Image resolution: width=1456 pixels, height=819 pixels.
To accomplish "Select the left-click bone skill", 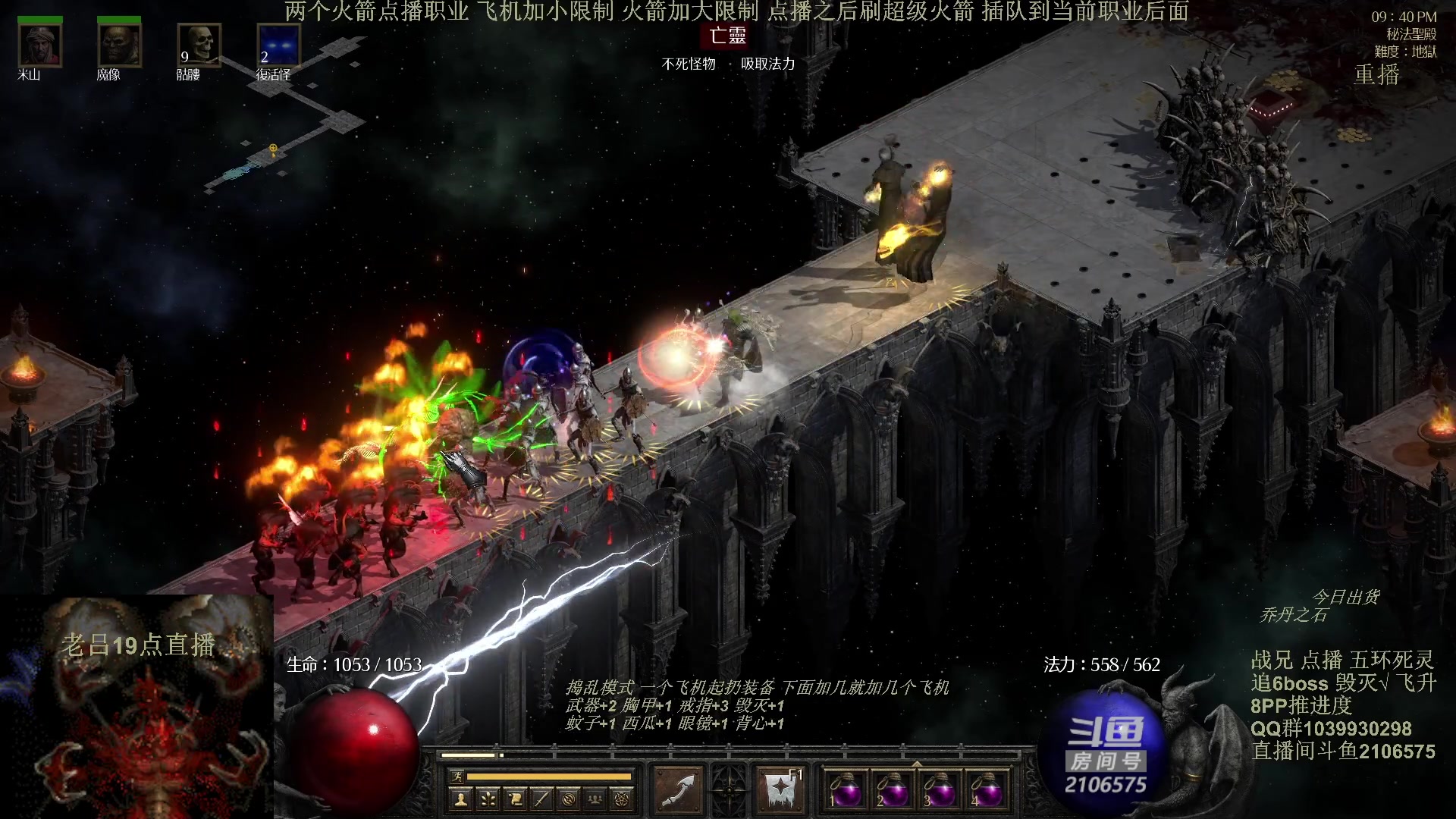I will click(679, 790).
